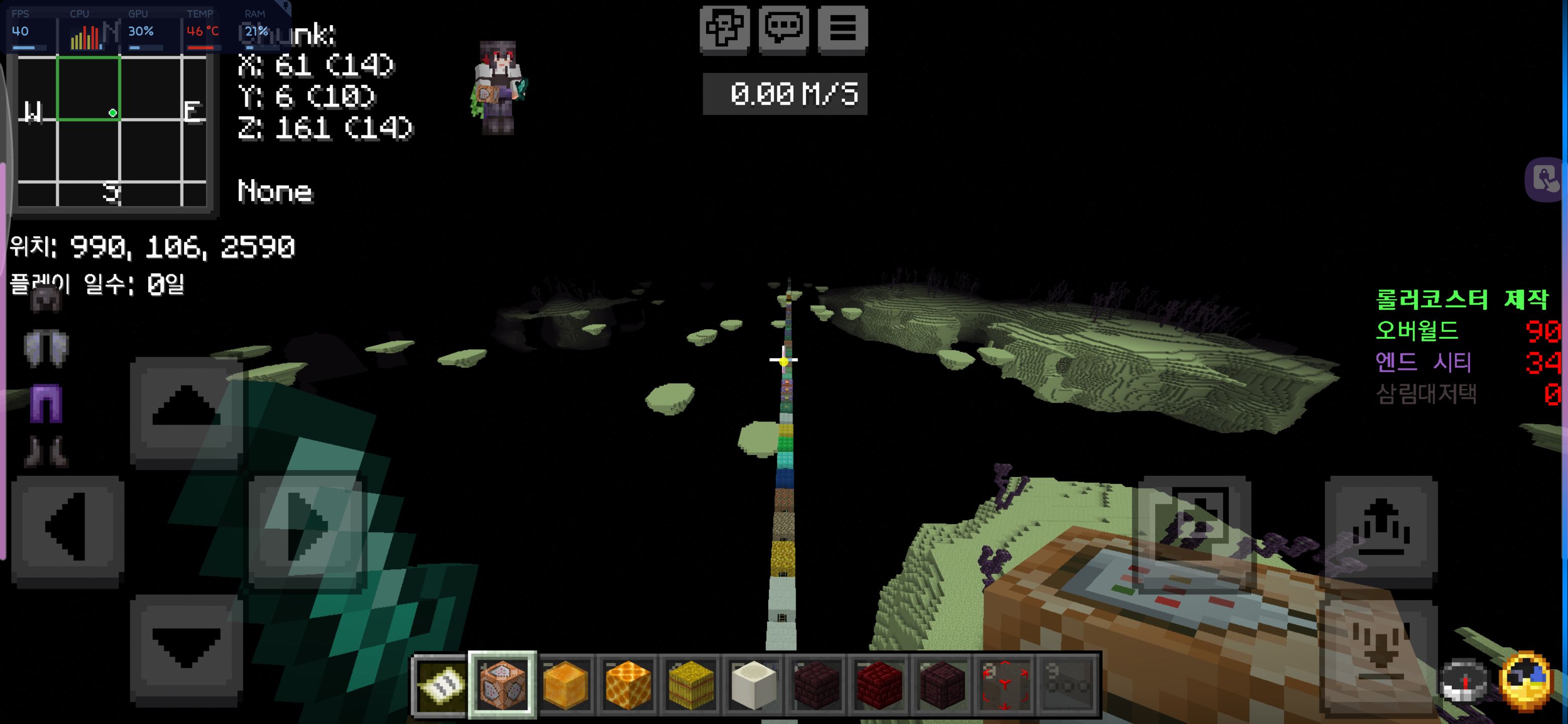Open the chat window

[x=783, y=29]
